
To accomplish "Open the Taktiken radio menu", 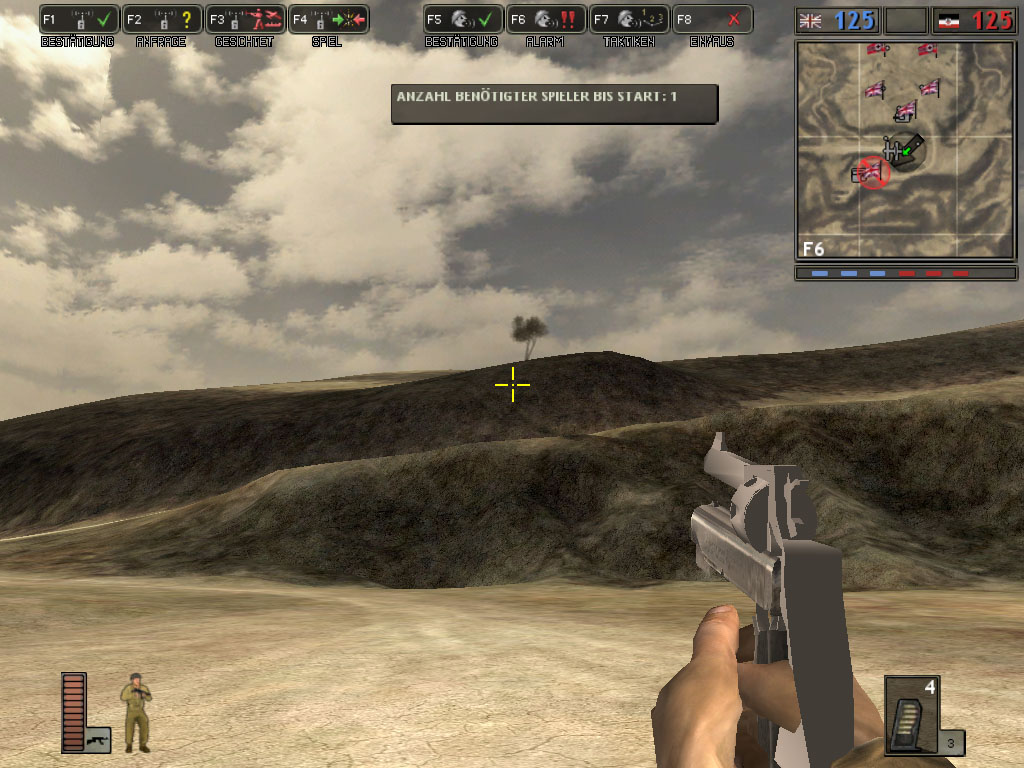I will 629,20.
